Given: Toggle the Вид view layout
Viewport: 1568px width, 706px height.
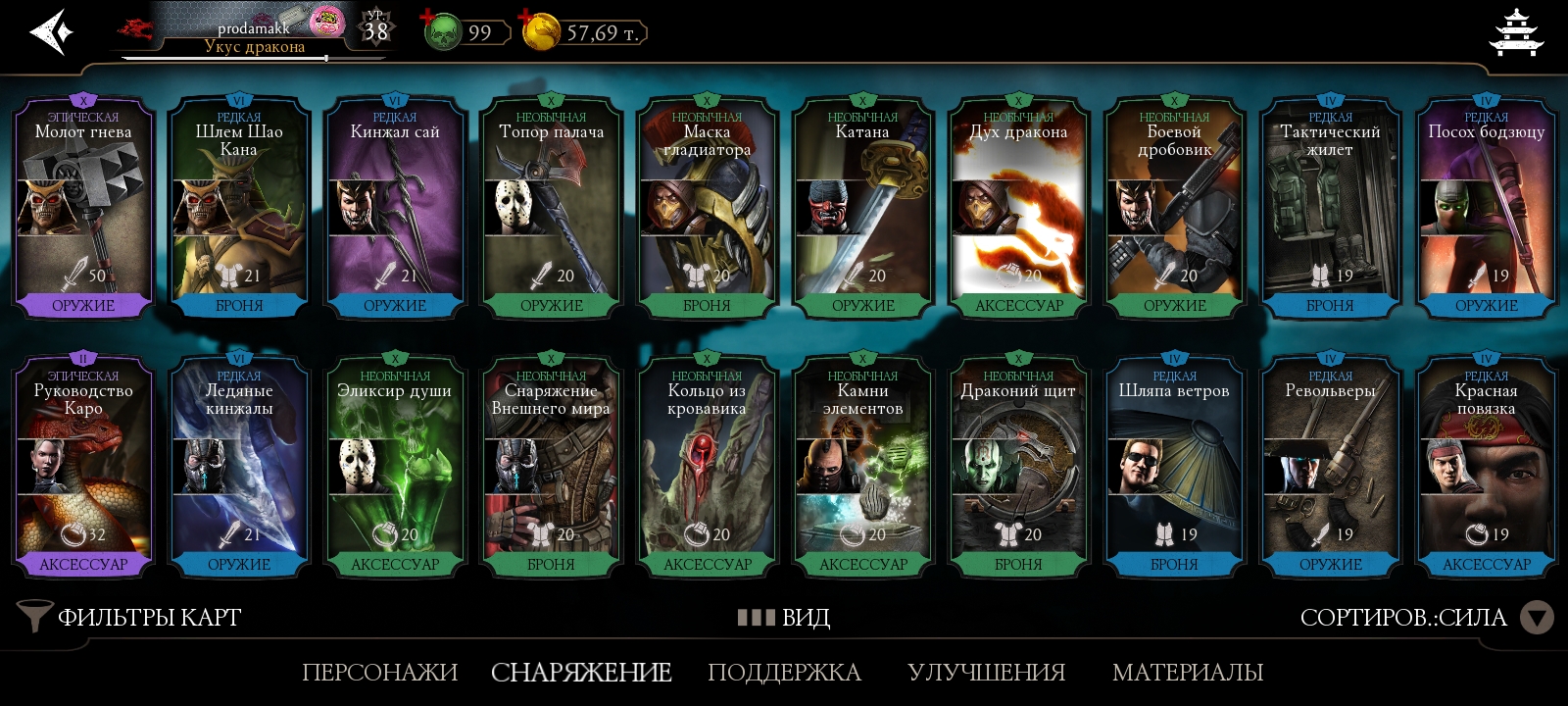Looking at the screenshot, I should tap(784, 617).
